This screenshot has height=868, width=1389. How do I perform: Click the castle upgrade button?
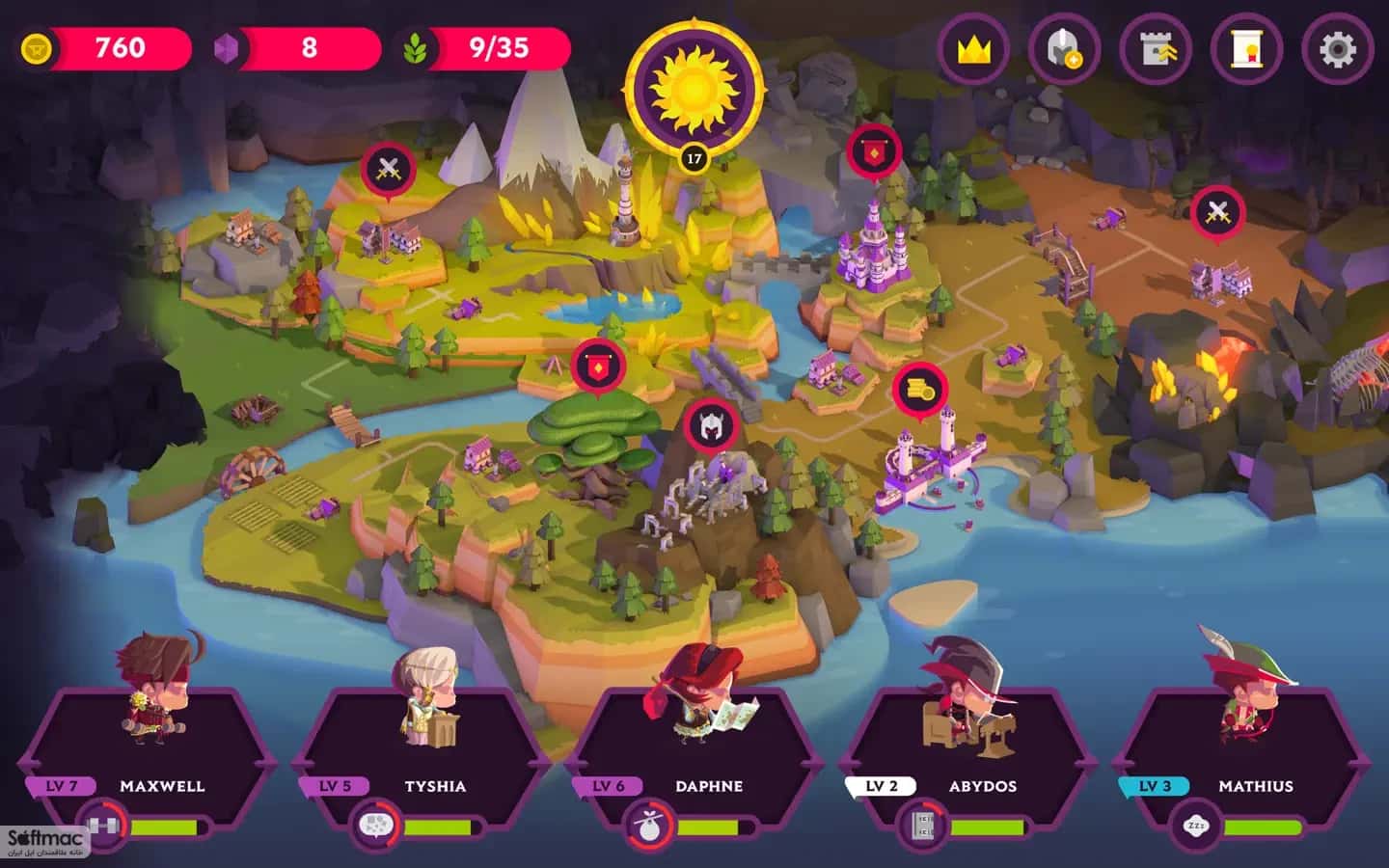(1157, 49)
